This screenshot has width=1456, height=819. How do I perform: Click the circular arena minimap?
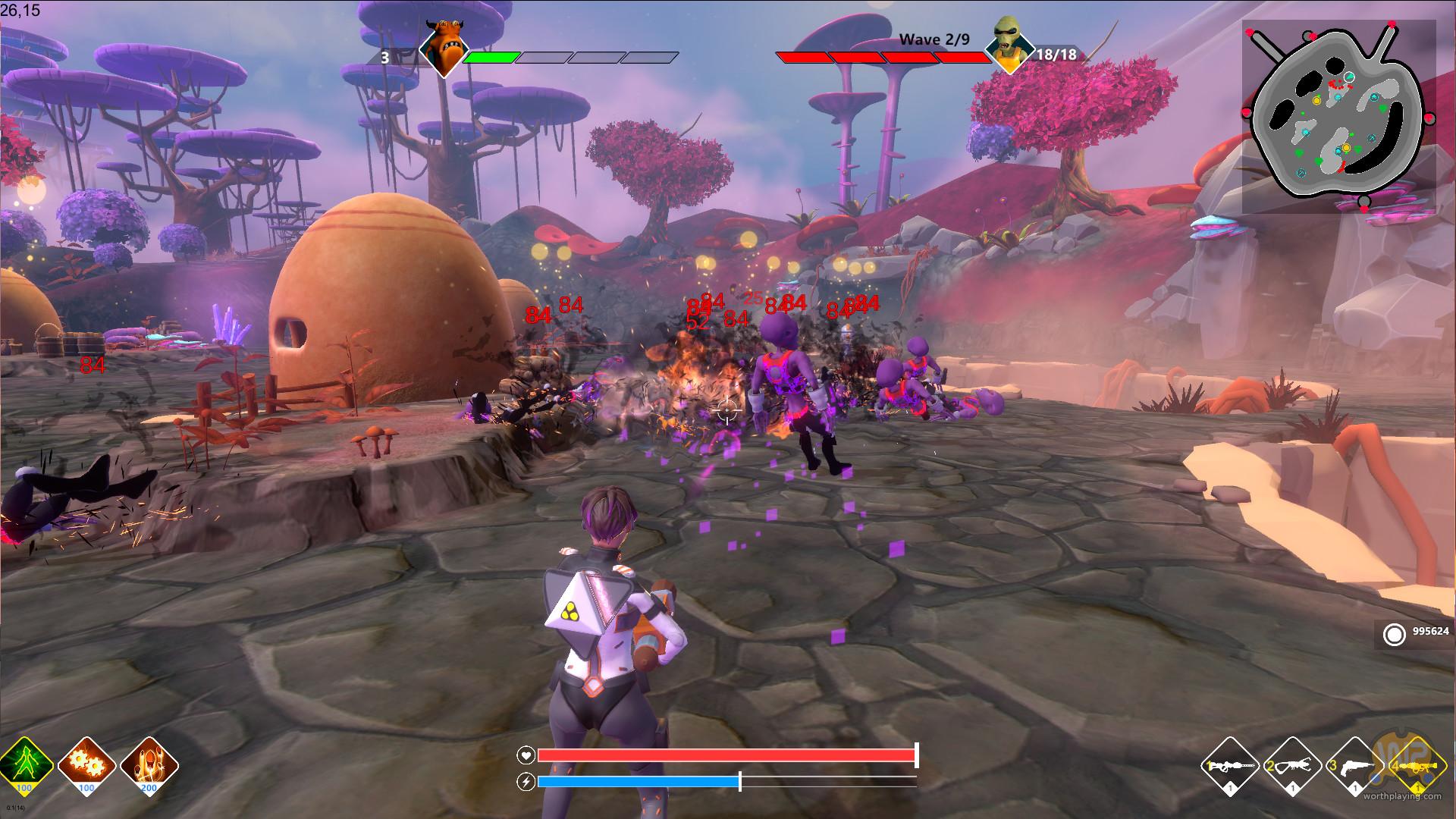point(1338,116)
